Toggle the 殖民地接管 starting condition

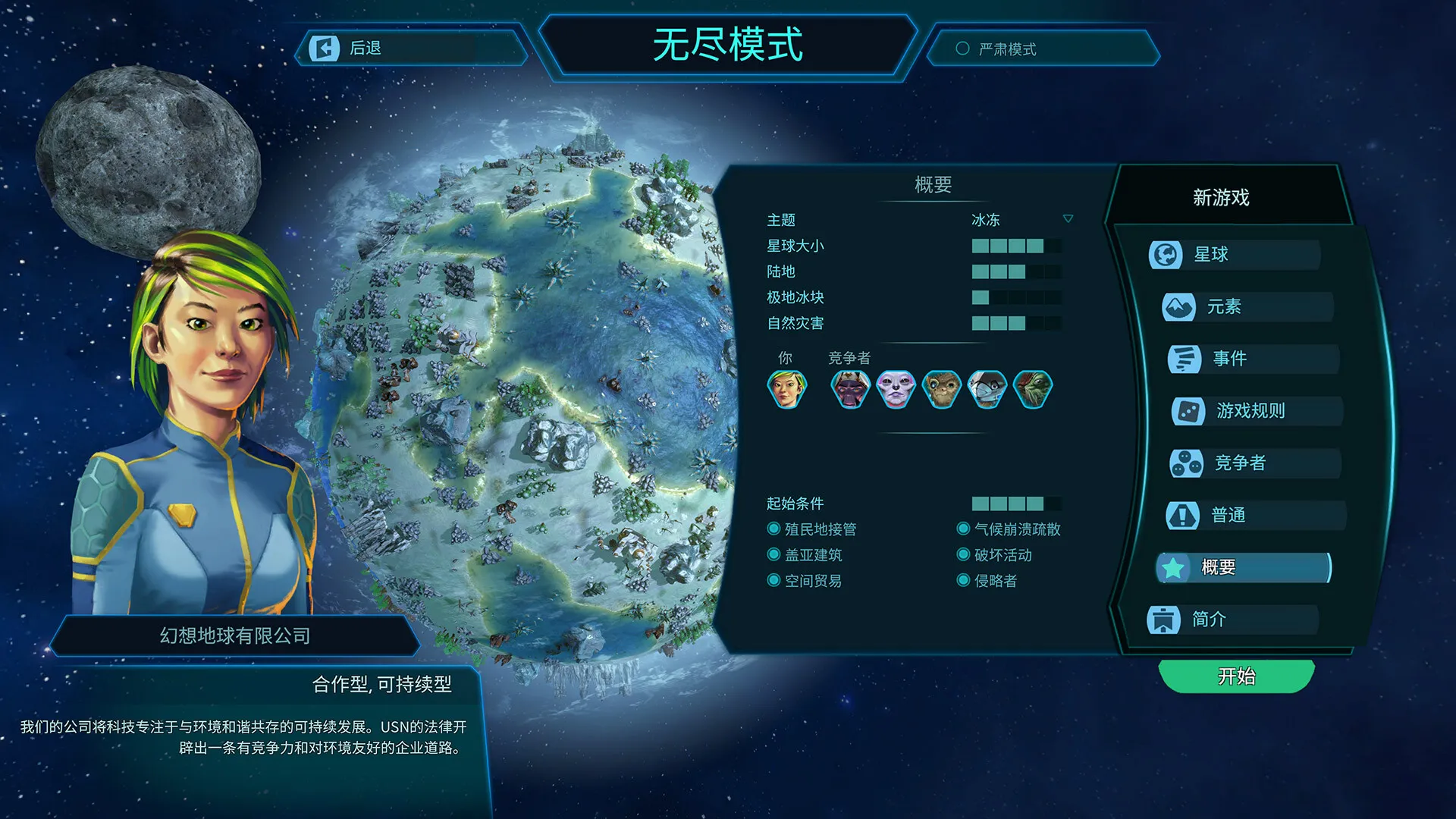773,529
